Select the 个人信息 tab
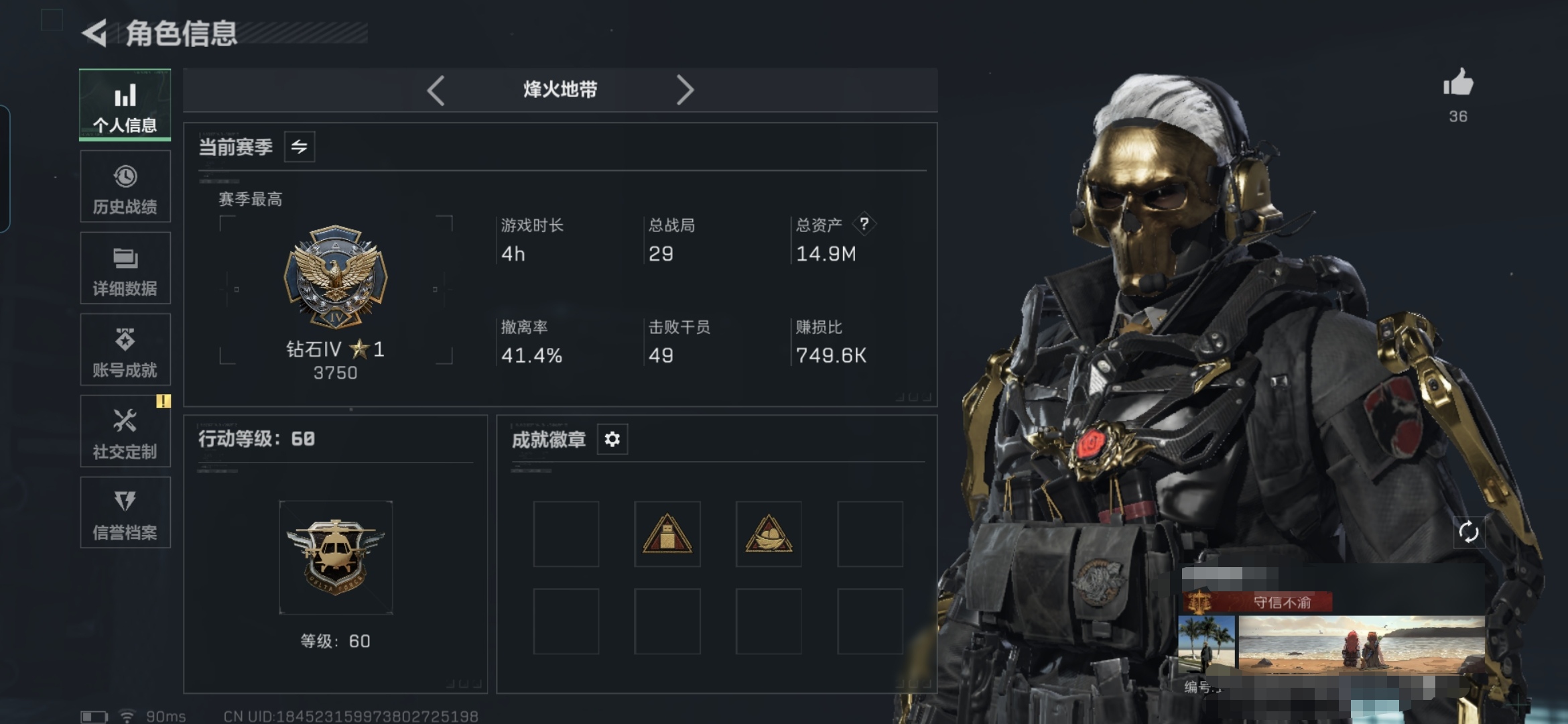The width and height of the screenshot is (1568, 724). click(x=125, y=105)
